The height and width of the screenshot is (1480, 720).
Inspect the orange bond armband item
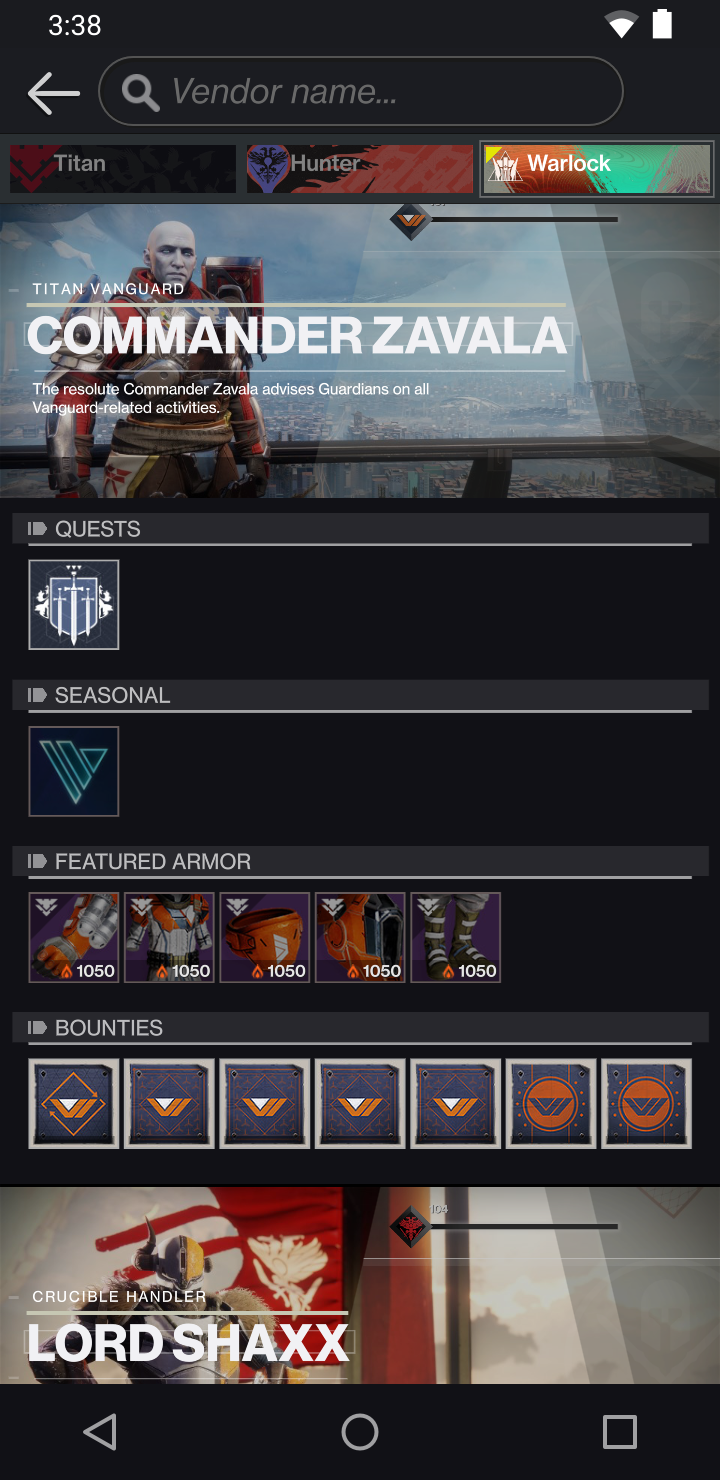point(265,938)
